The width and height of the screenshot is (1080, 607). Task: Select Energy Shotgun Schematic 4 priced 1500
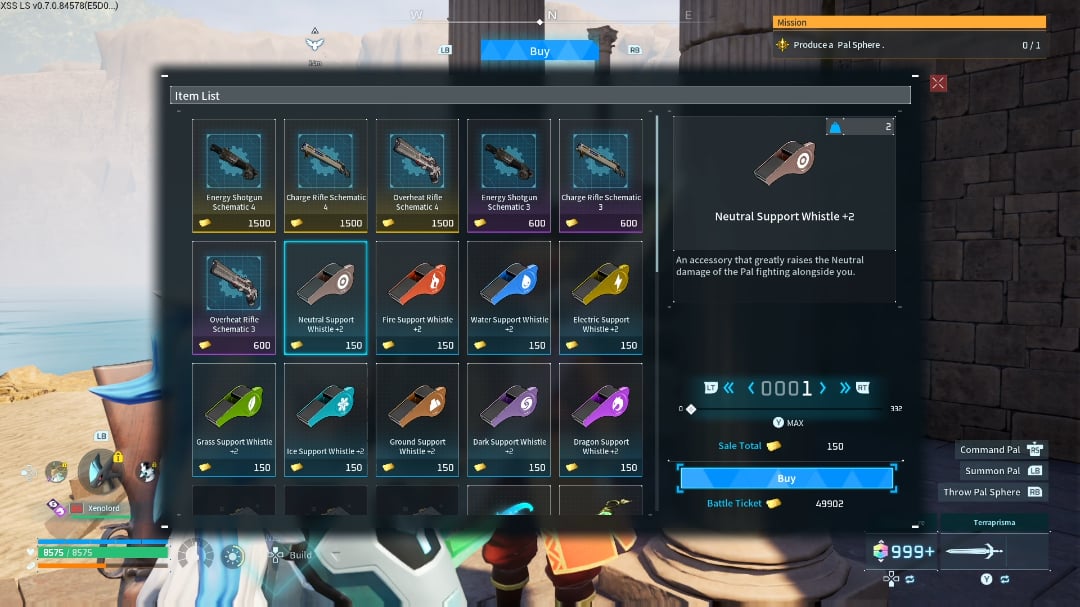[234, 175]
